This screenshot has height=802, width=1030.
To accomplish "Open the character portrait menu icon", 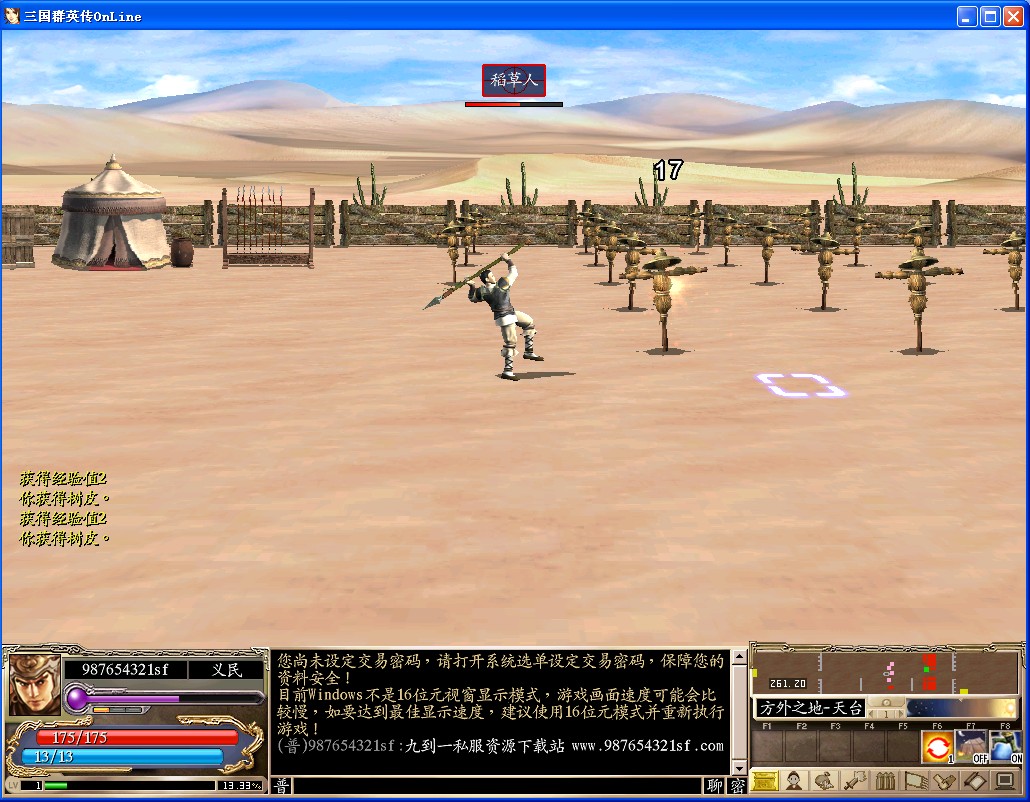I will pyautogui.click(x=795, y=781).
